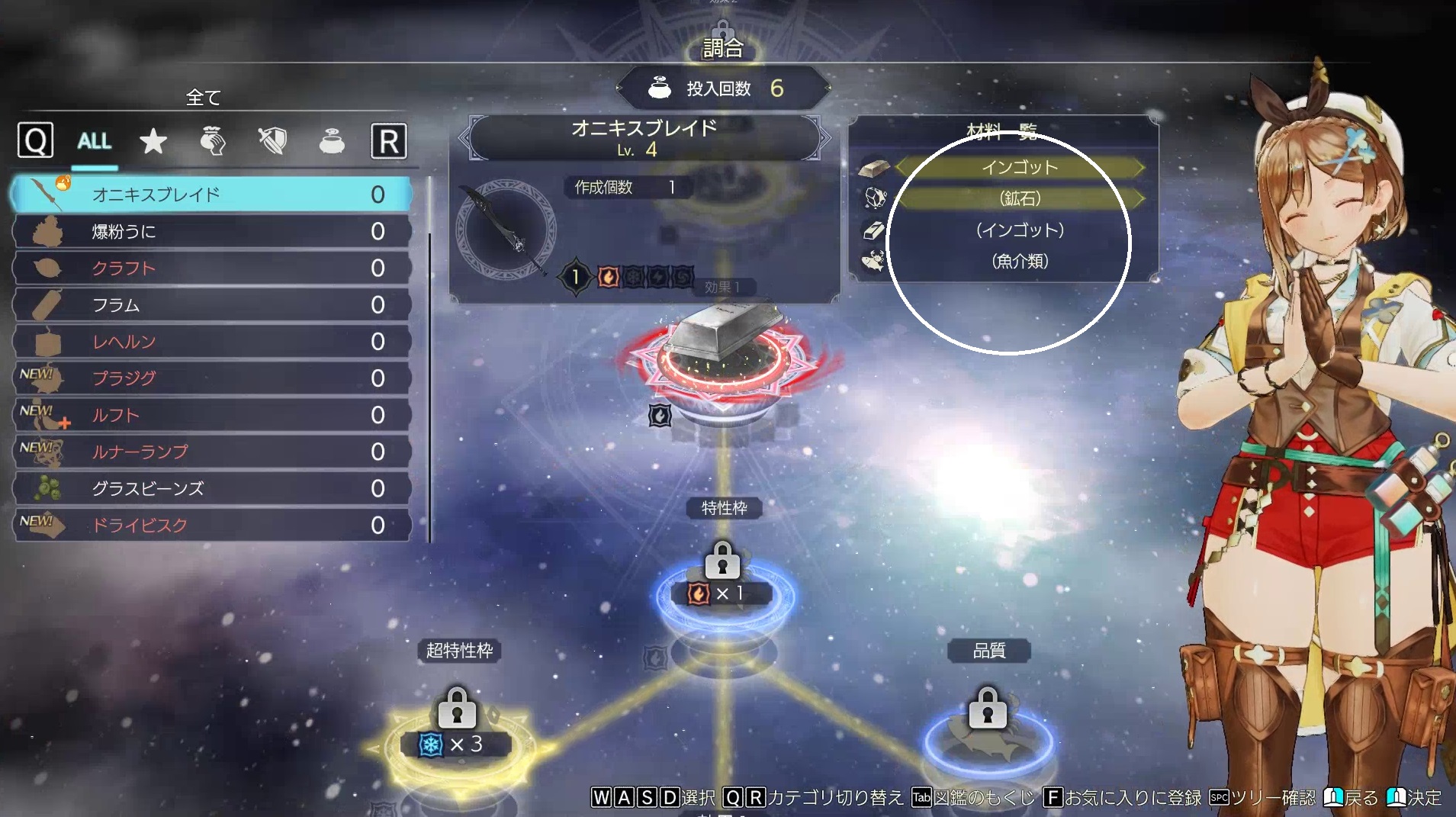Screen dimensions: 1456x817
Task: Switch to the ALL category tab
Action: (x=95, y=141)
